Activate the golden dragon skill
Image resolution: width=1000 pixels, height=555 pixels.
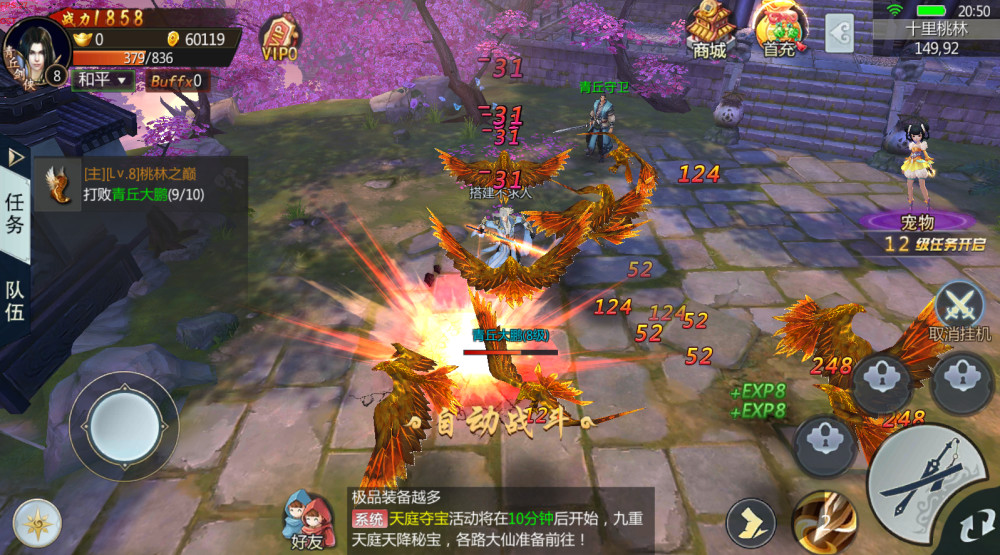tap(822, 519)
